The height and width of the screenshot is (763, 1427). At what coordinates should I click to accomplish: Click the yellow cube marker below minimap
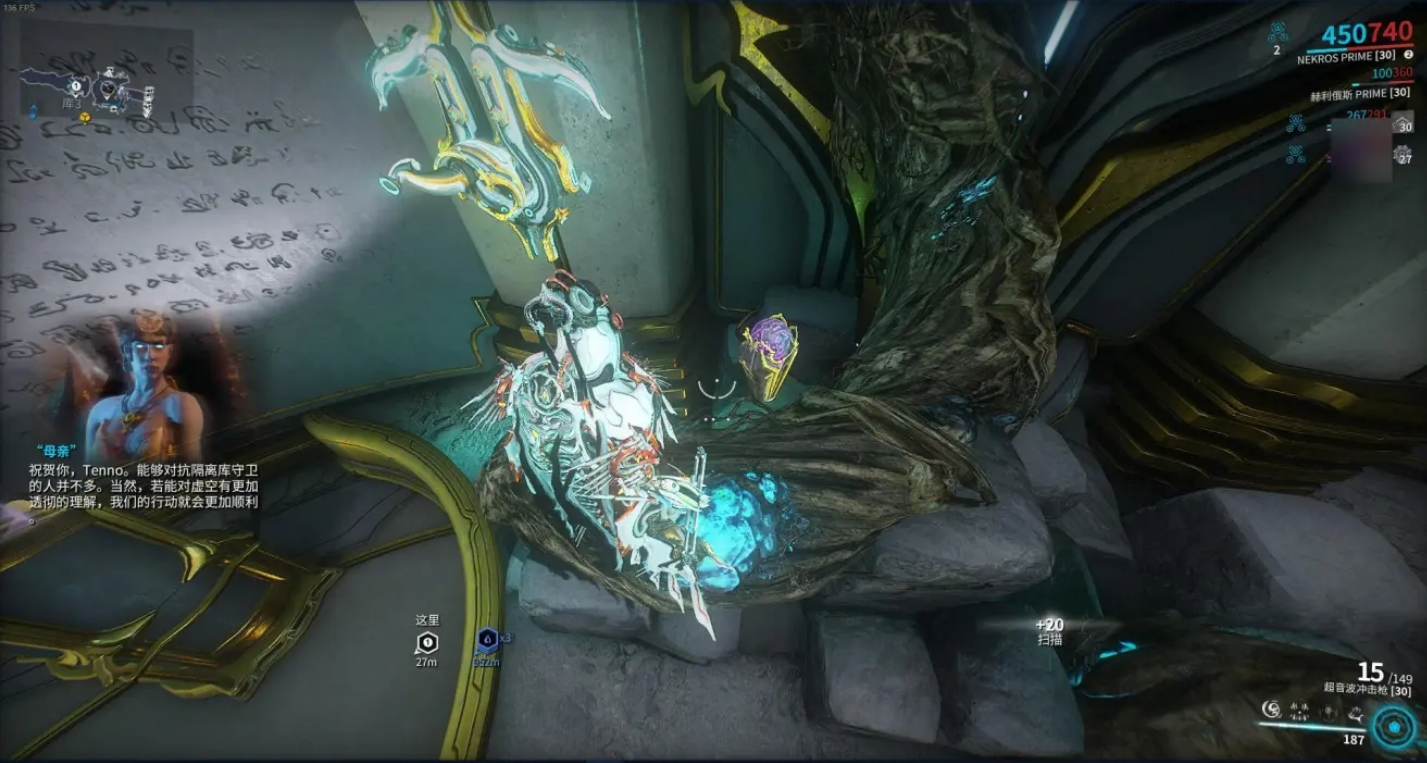(85, 116)
